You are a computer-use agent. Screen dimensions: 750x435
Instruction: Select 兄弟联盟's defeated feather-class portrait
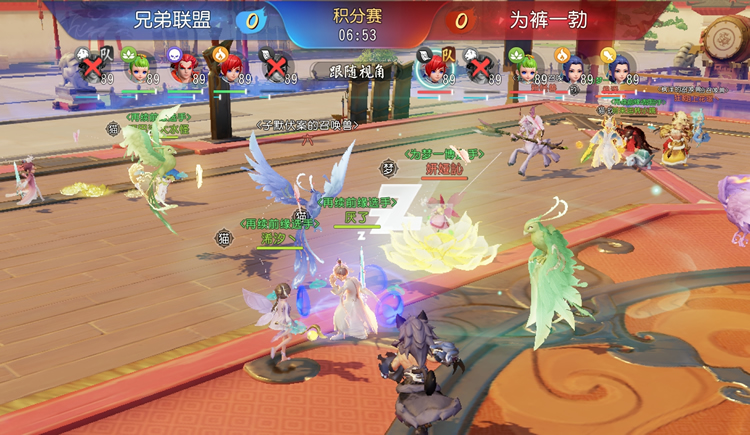(x=276, y=66)
